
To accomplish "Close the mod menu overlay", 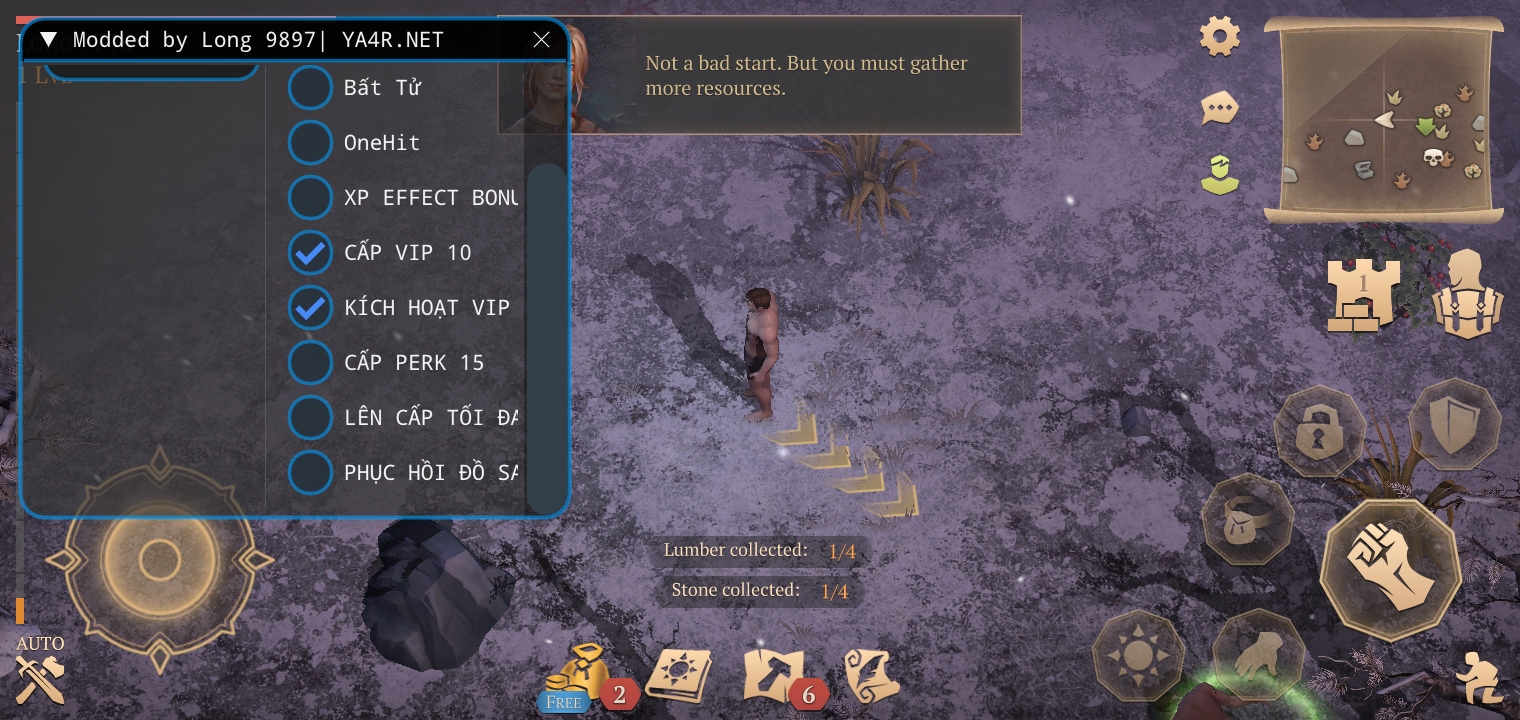I will tap(541, 40).
